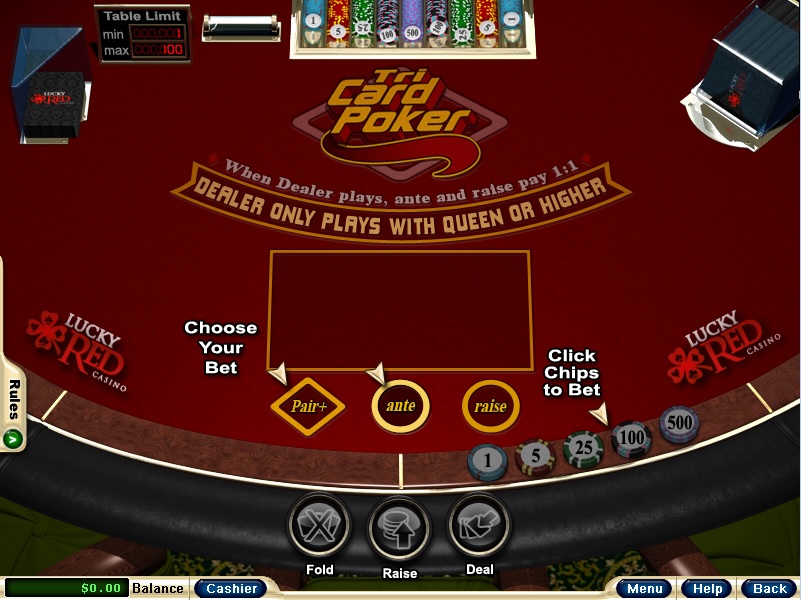
Task: Show the Help screen
Action: pyautogui.click(x=708, y=589)
